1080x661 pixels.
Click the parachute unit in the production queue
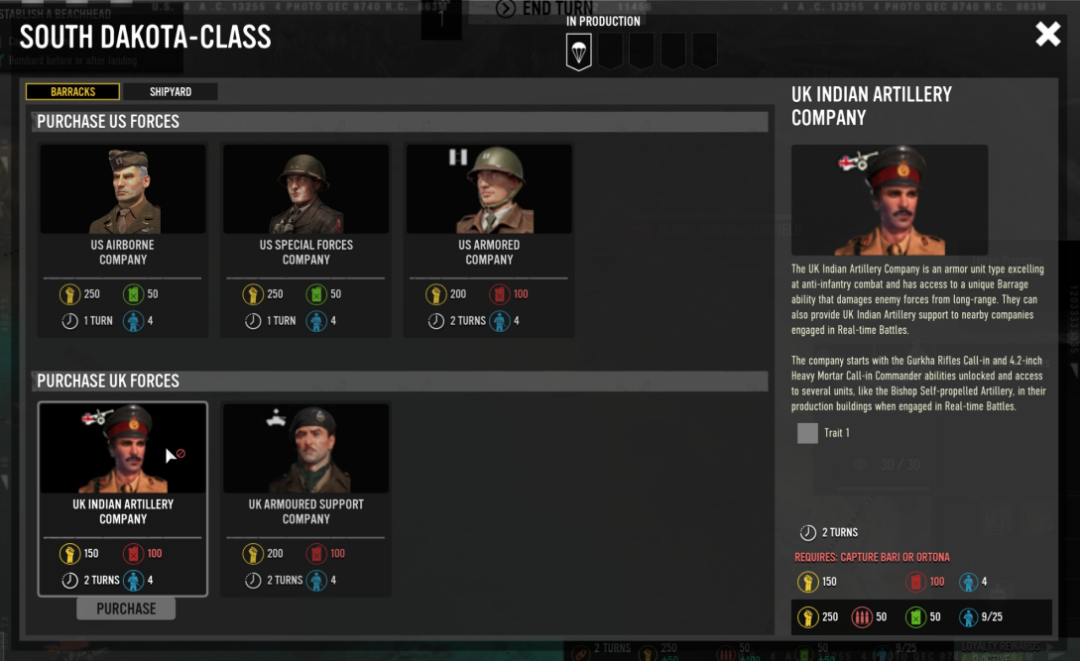[x=578, y=51]
